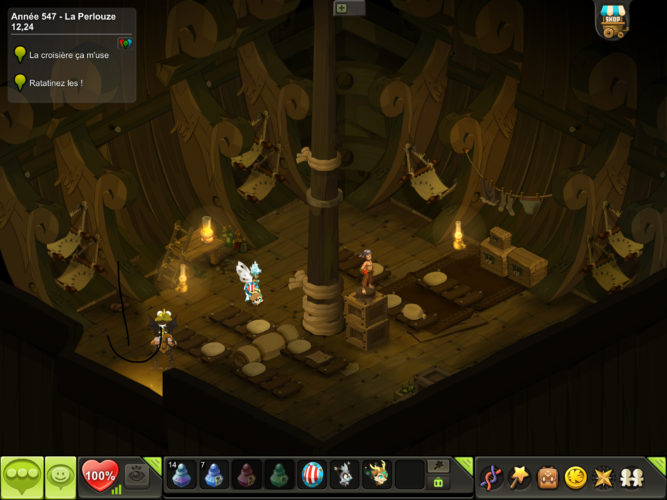
Task: Select the striped balloon item slot
Action: [x=312, y=475]
